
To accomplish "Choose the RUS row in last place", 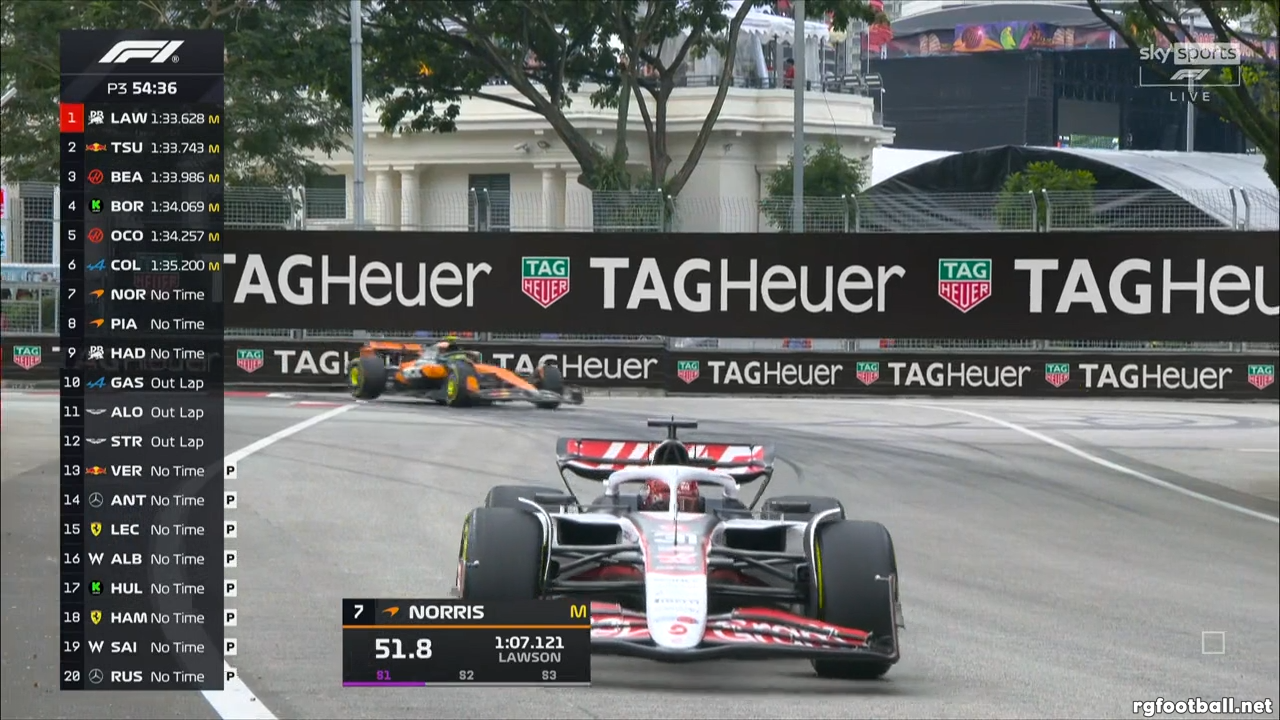I will coord(141,676).
